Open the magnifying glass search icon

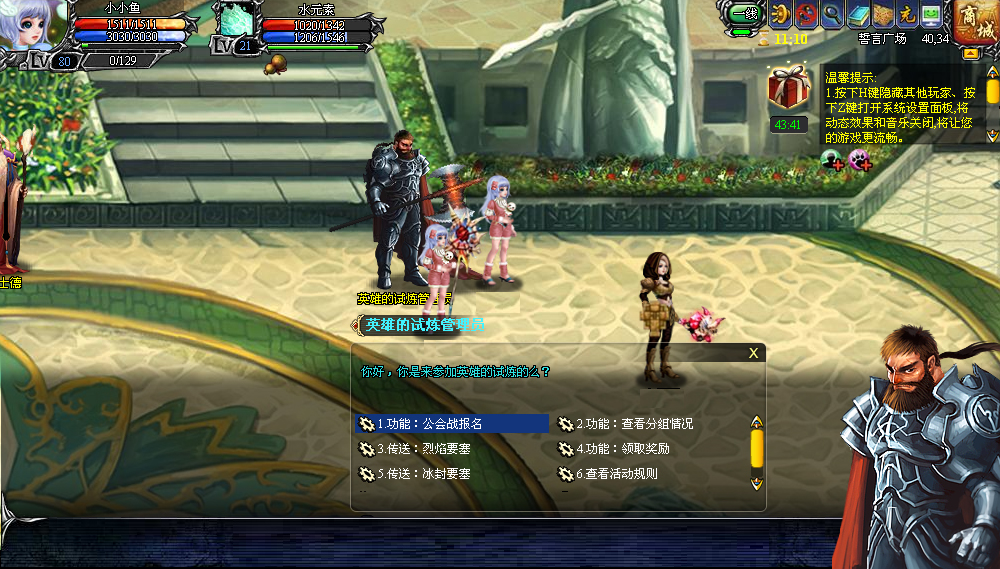[832, 14]
